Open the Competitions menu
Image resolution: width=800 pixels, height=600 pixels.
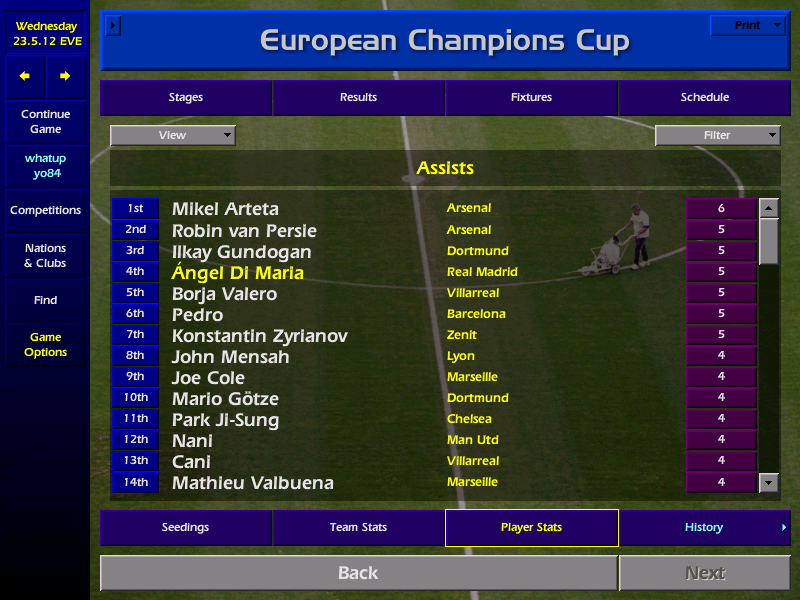pos(45,210)
